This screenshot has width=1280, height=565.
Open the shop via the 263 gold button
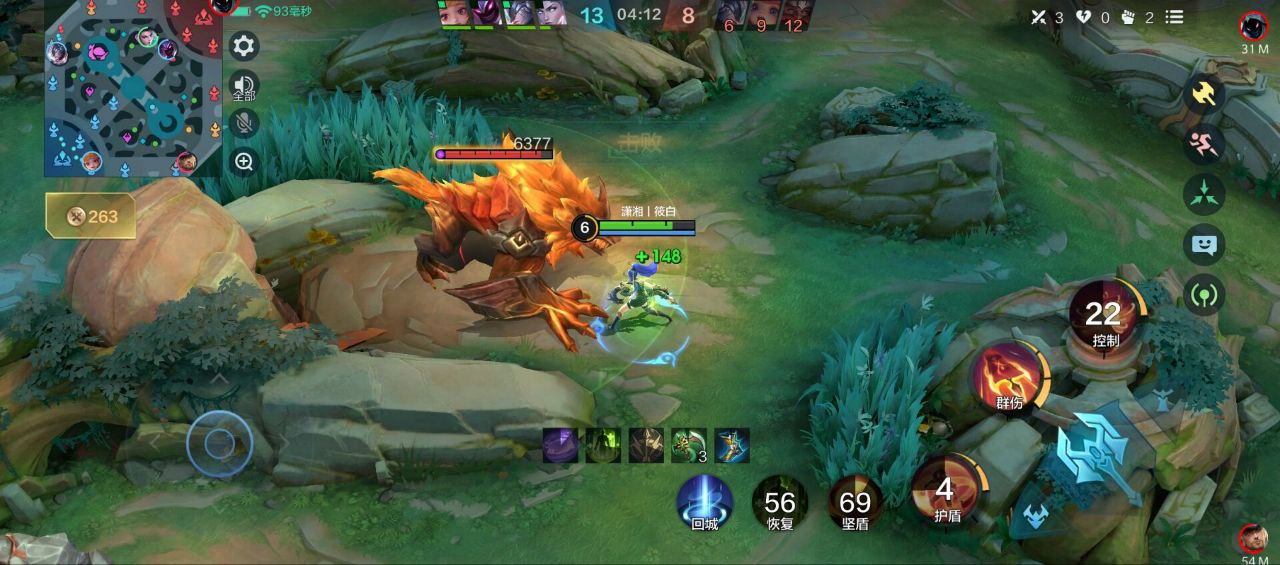pyautogui.click(x=91, y=216)
